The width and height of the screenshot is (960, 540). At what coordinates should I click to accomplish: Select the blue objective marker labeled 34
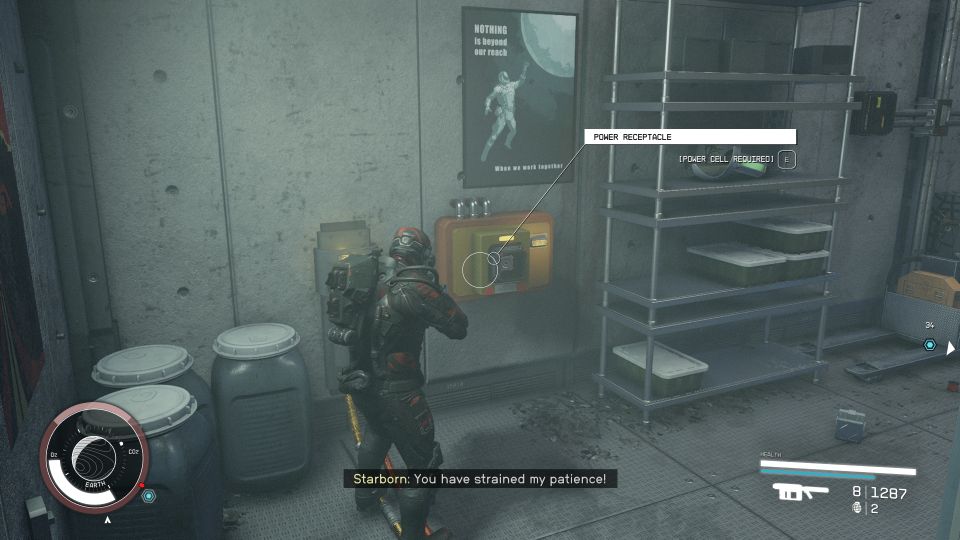coord(929,345)
